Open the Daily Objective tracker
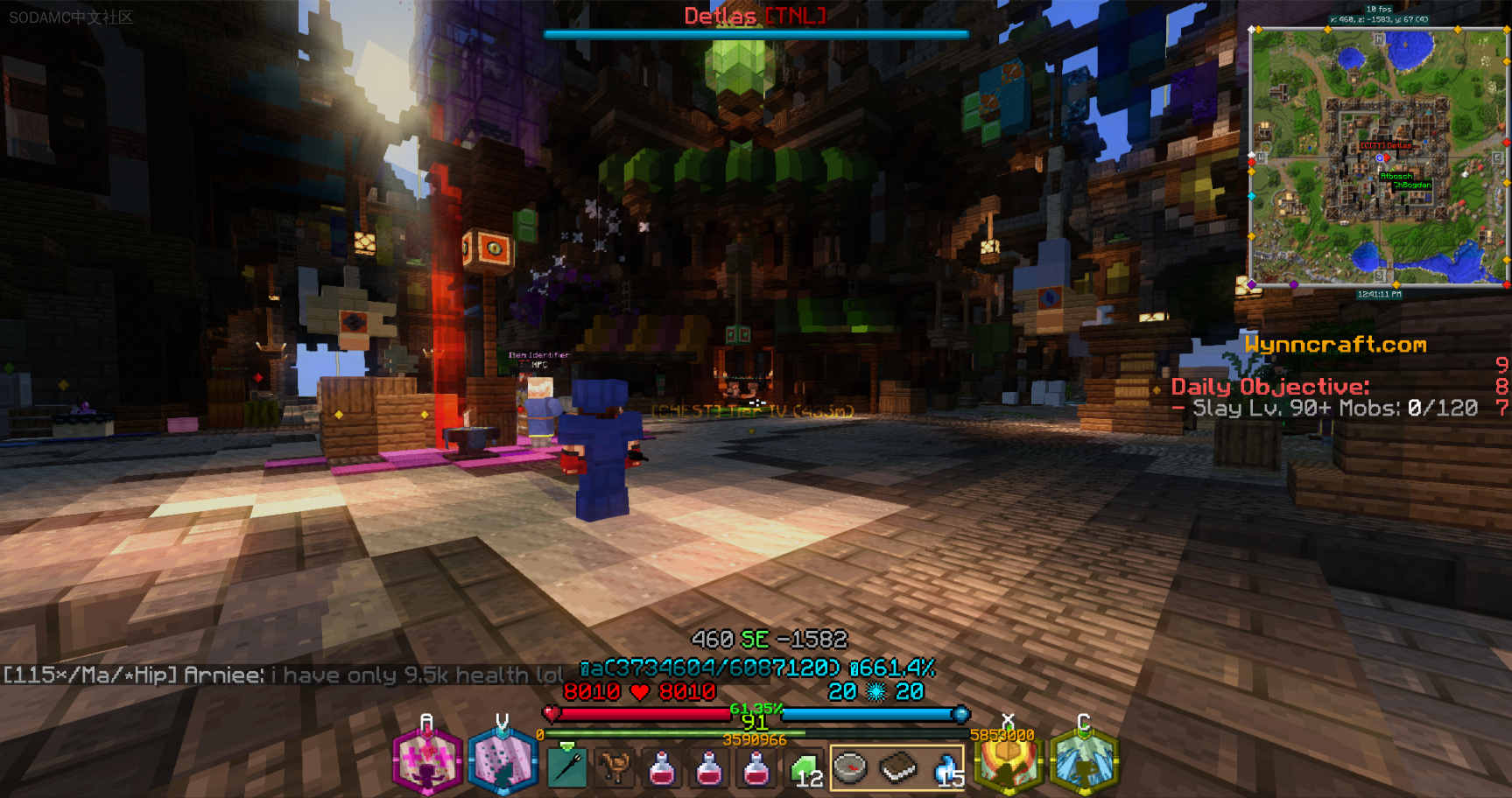 point(1269,387)
